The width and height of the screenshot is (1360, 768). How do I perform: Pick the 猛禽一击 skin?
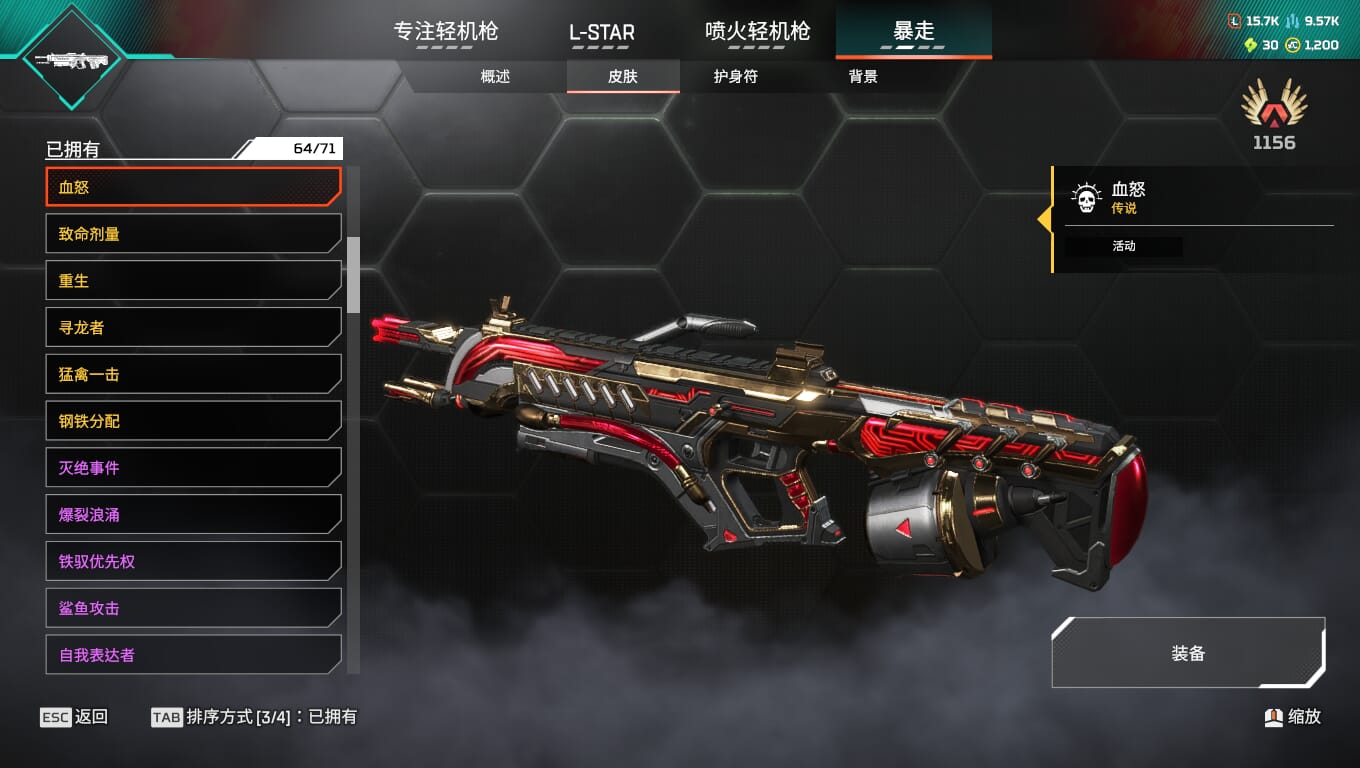193,375
